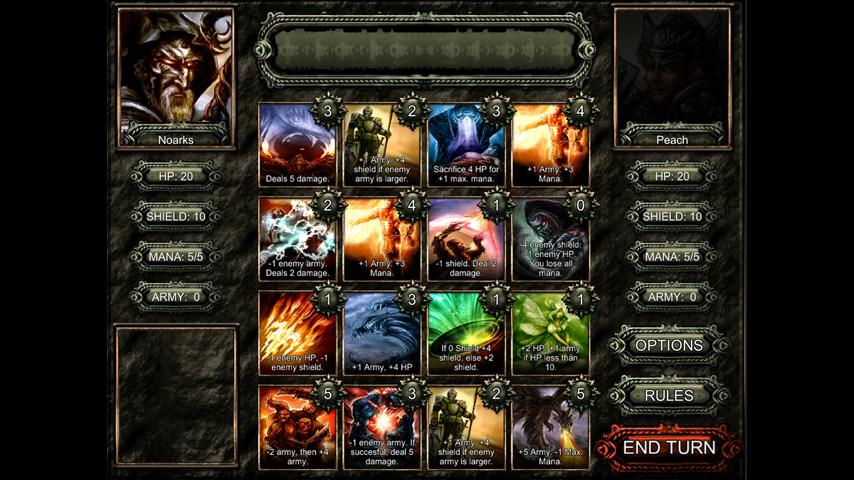This screenshot has width=854, height=480.
Task: Choose the lightning '-1 enemy army' card
Action: (297, 240)
